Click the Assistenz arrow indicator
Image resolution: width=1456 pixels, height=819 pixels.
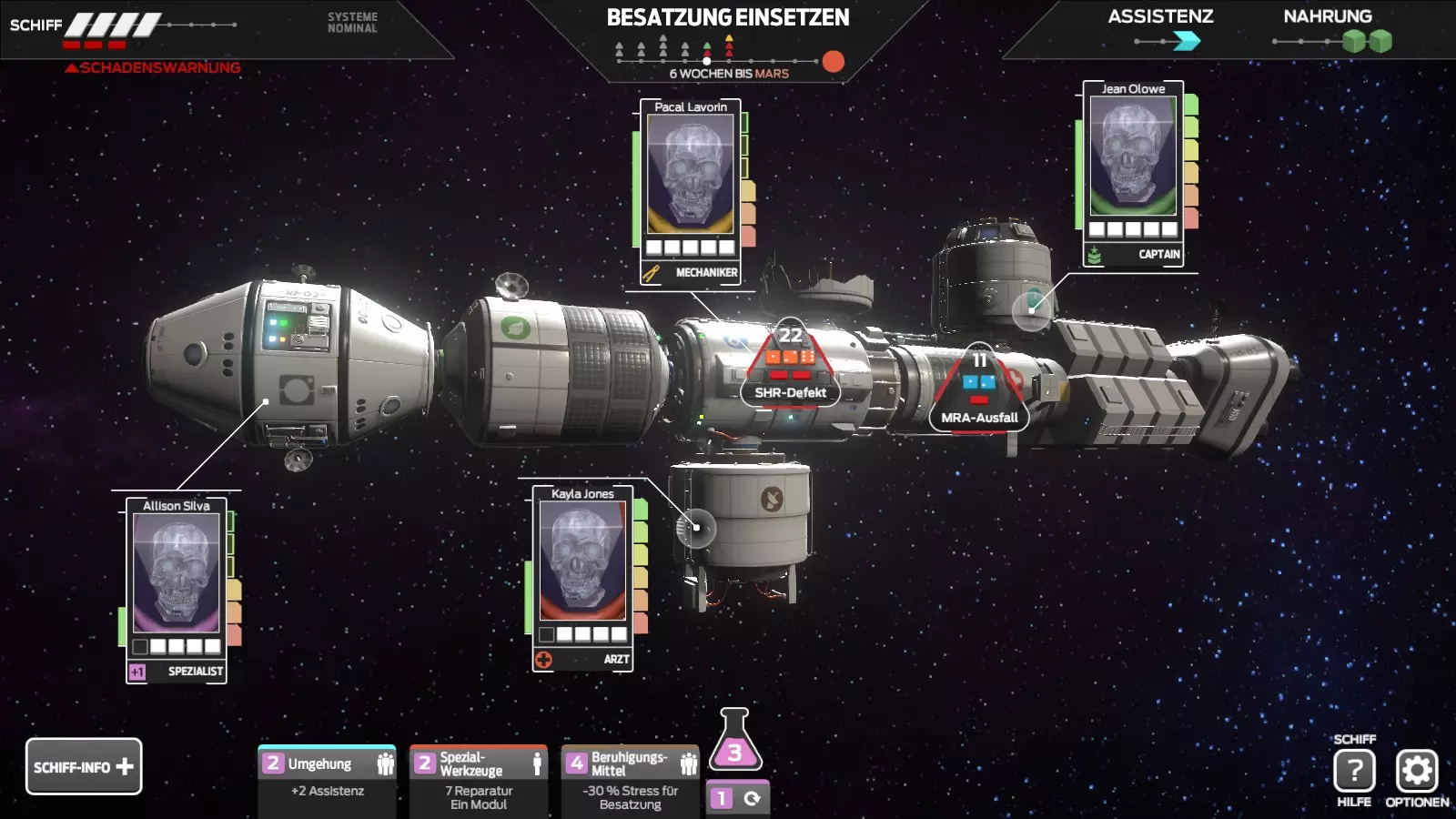tap(1187, 41)
